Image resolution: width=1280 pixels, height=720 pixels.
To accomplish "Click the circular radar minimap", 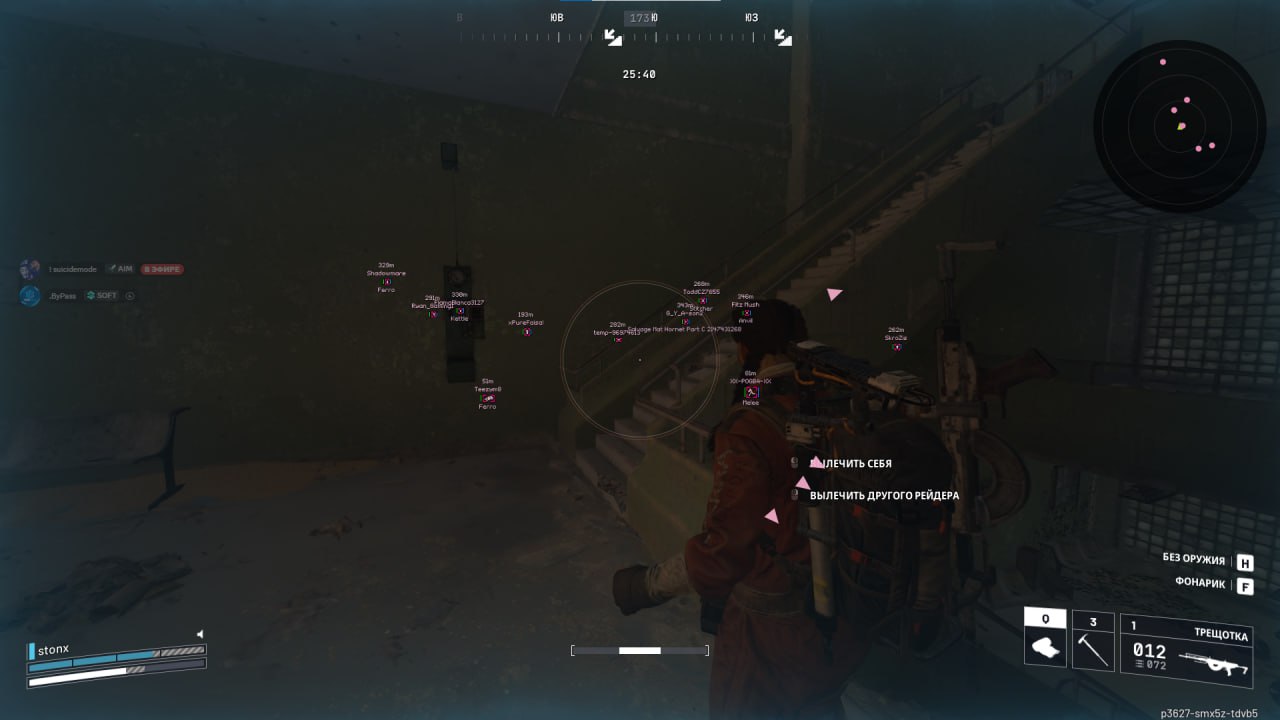I will tap(1178, 123).
